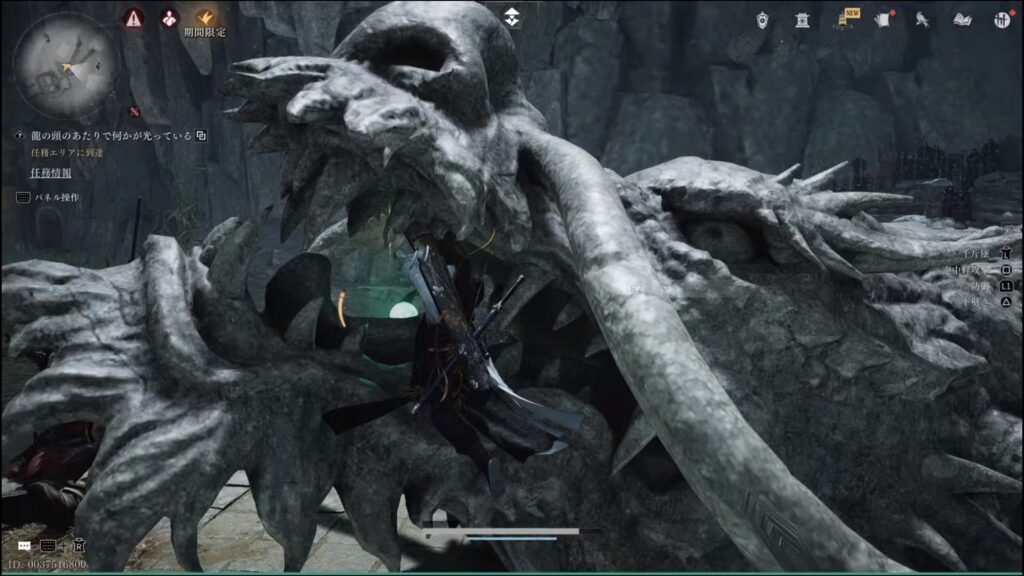Open the round menu icon with red dot
The image size is (1024, 576).
(x=1001, y=19)
